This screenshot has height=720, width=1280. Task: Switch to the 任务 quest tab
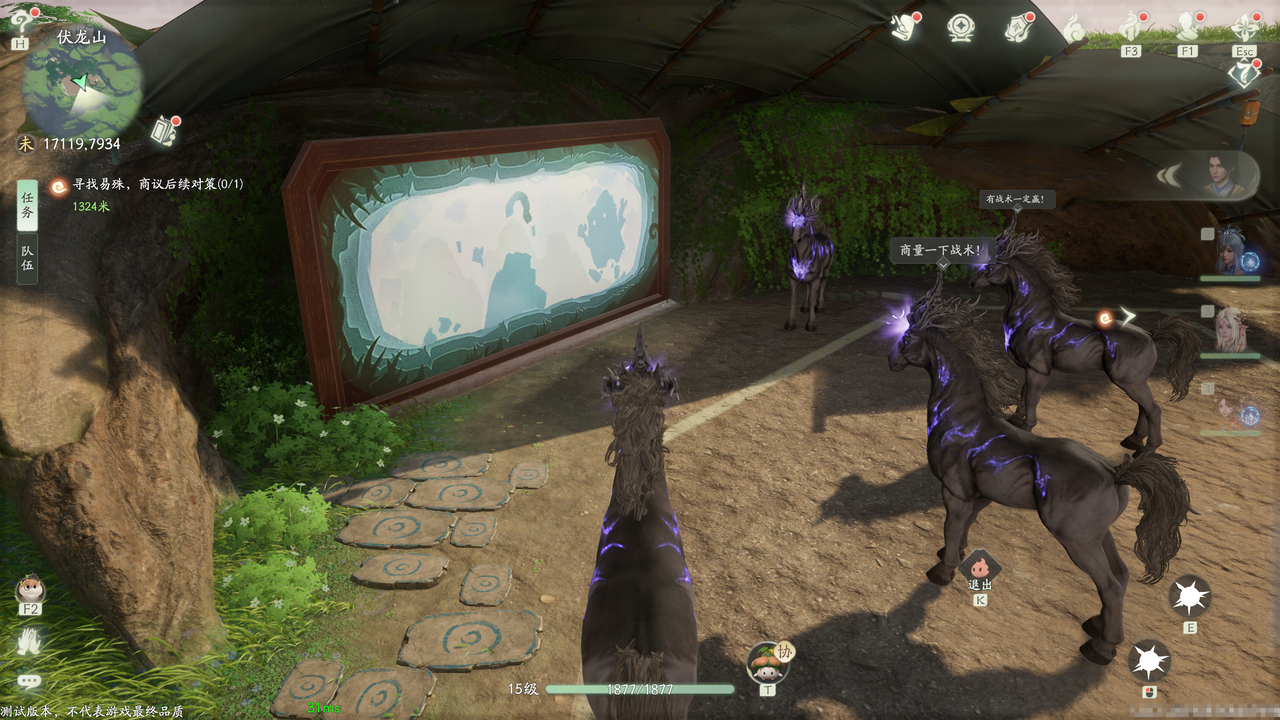tap(28, 205)
